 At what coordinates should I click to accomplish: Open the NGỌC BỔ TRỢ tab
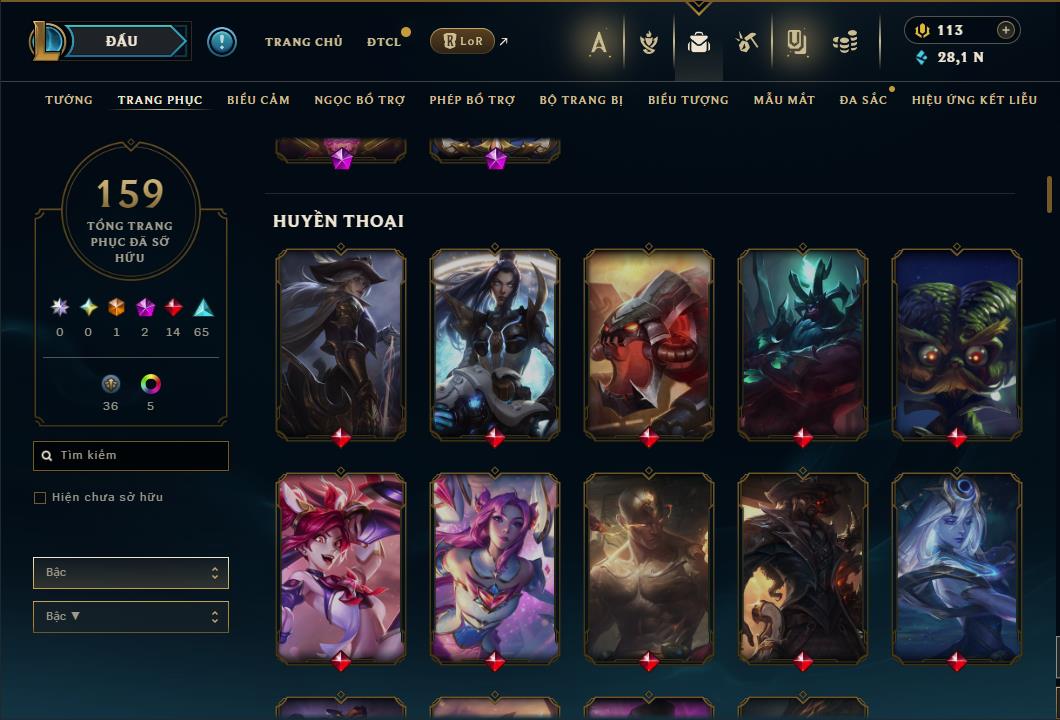click(x=359, y=100)
